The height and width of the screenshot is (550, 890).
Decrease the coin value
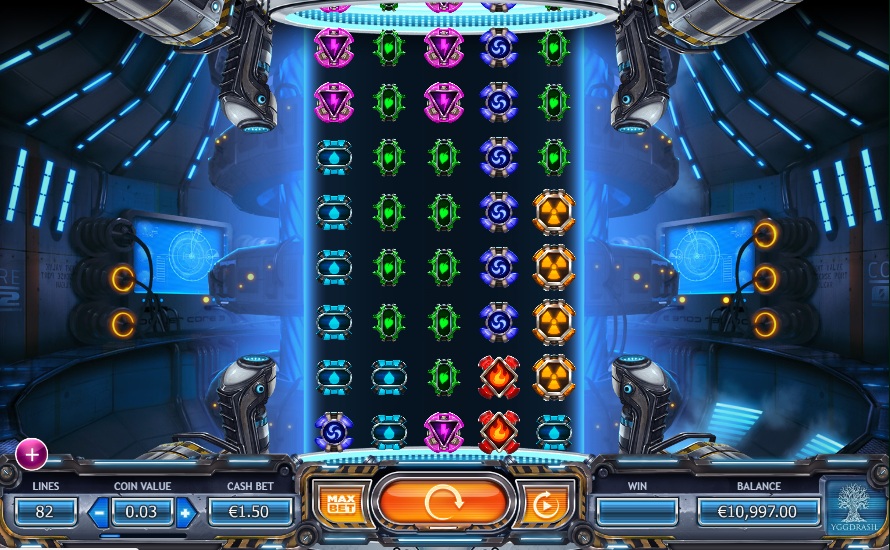pyautogui.click(x=99, y=513)
